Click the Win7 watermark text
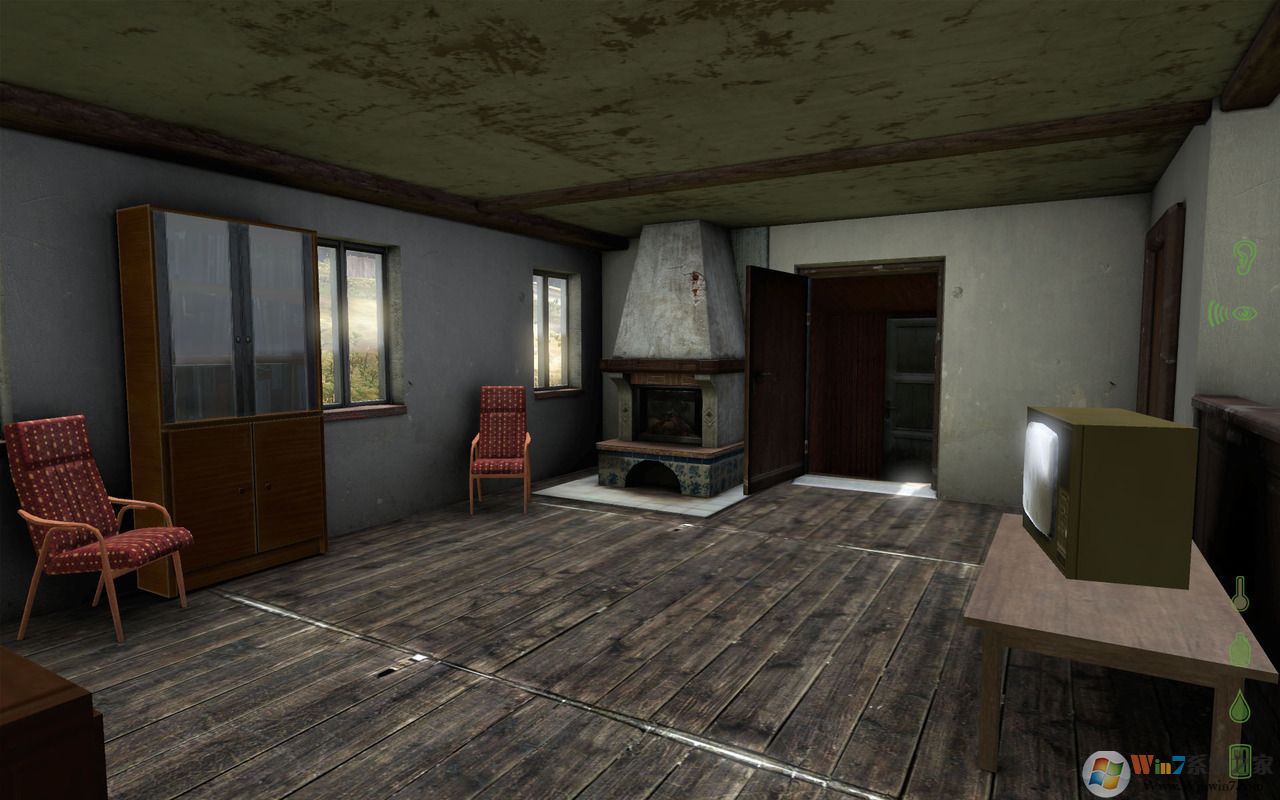 (x=1158, y=766)
